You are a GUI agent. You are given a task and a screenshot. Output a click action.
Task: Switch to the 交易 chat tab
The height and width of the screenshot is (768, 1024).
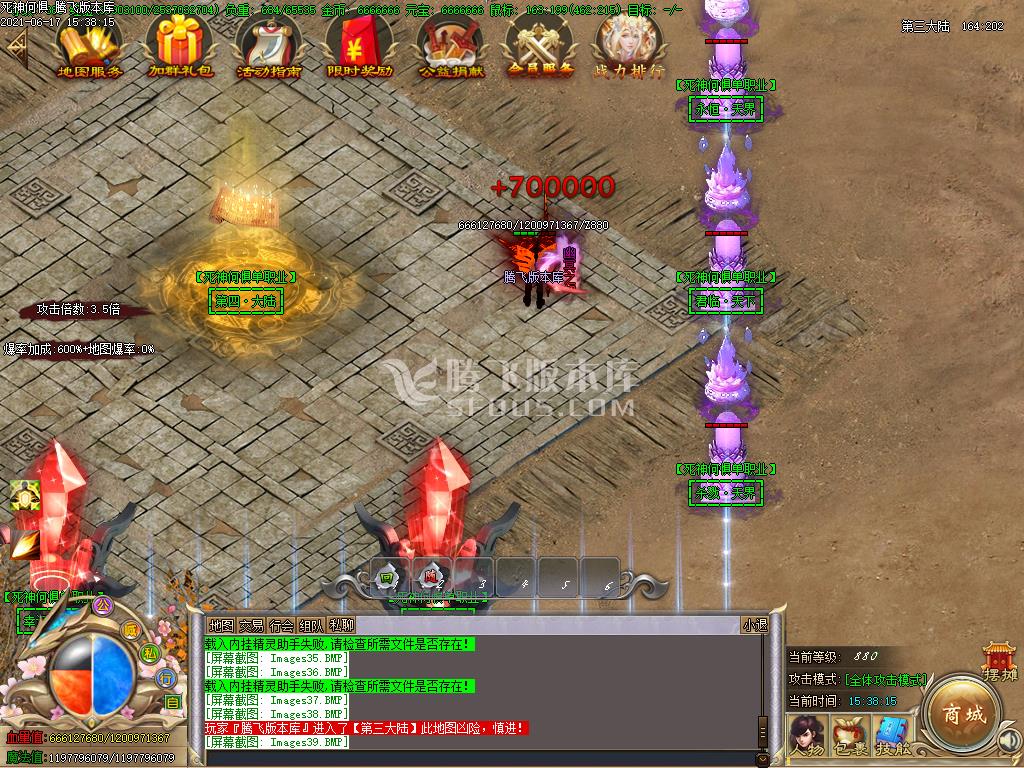[251, 625]
